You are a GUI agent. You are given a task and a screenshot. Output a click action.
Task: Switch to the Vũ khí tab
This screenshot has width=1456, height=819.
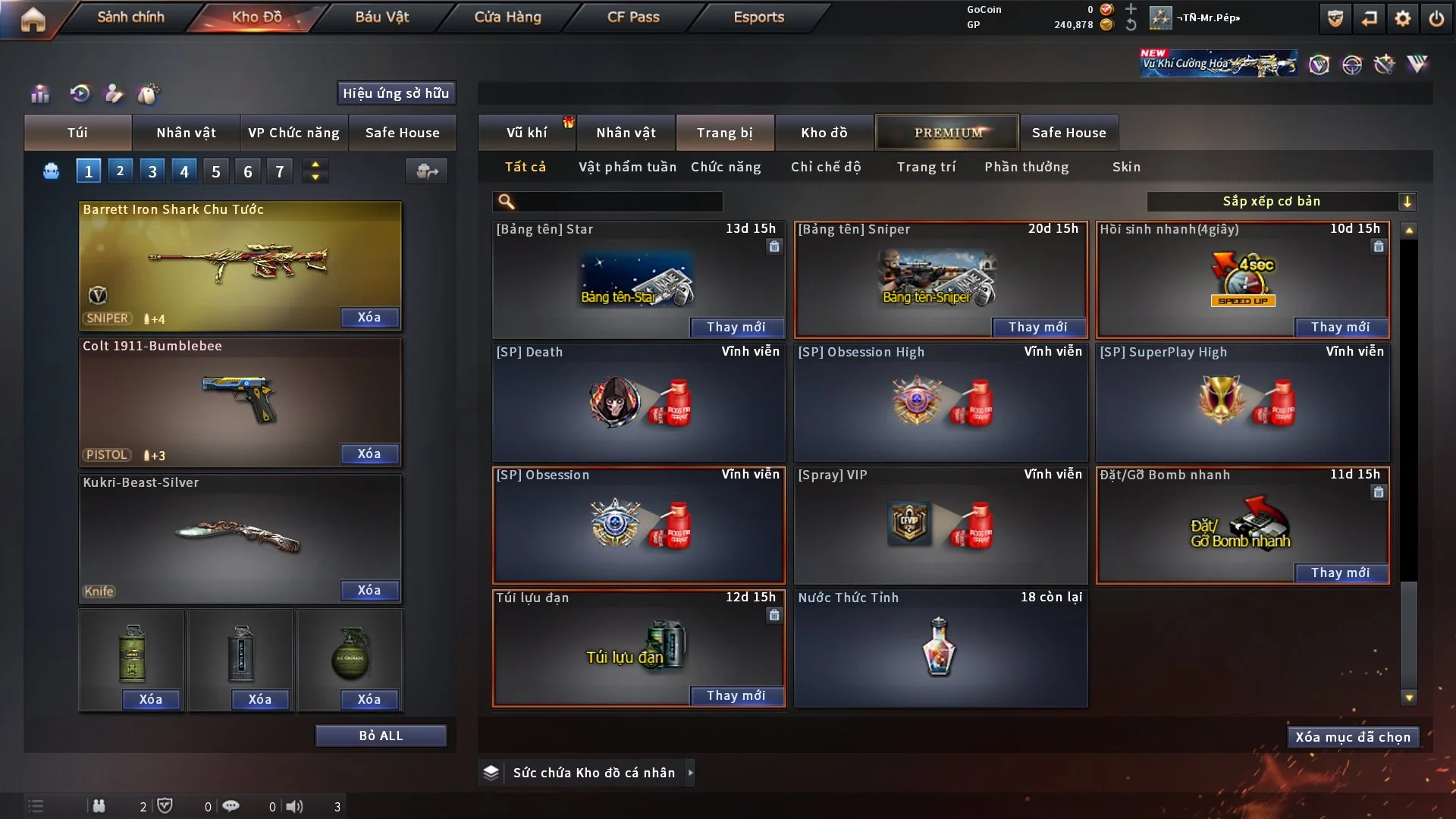point(526,133)
